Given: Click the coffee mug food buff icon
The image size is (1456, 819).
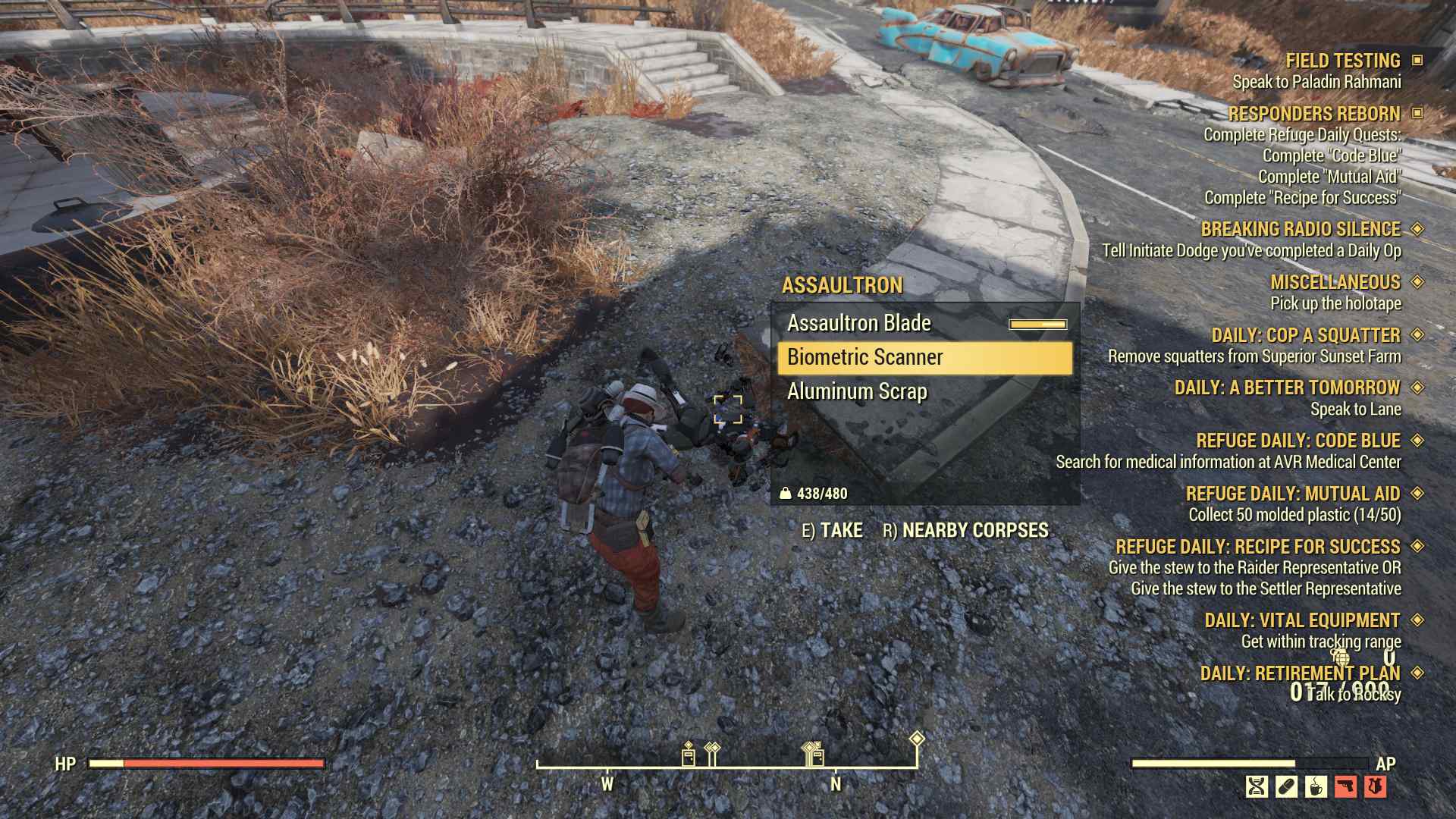Looking at the screenshot, I should coord(1315,786).
